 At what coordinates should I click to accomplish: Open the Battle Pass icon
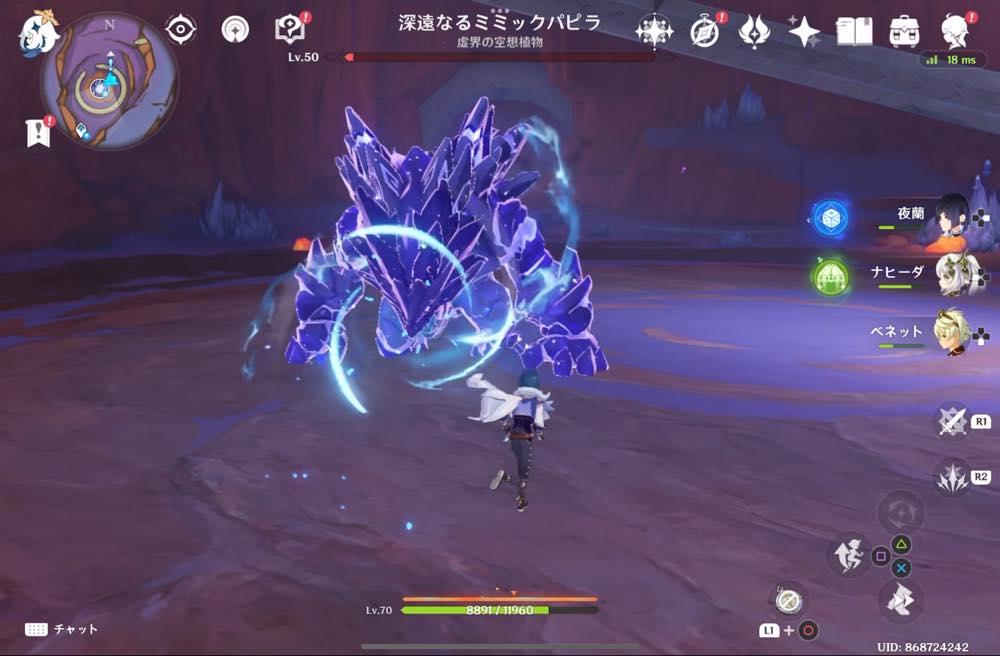point(754,31)
